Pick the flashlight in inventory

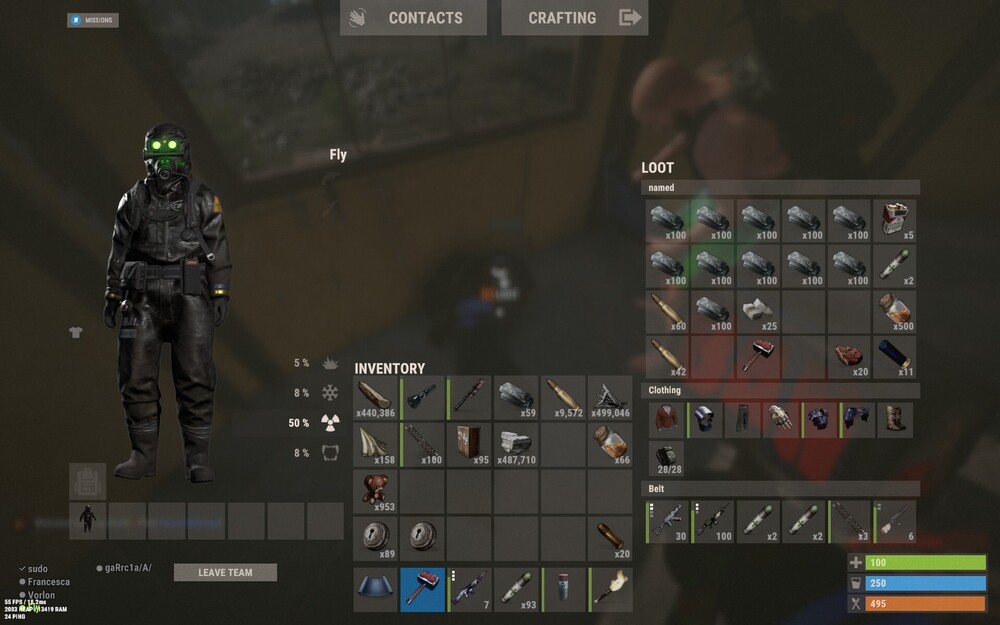point(423,398)
